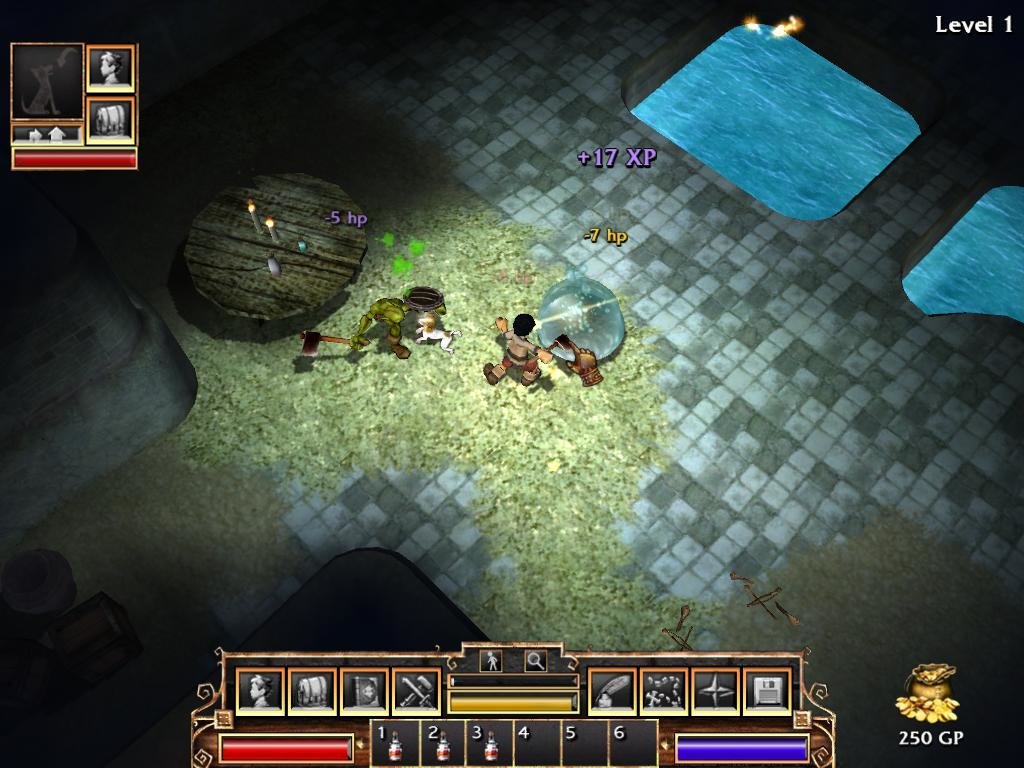Viewport: 1024px width, 768px height.
Task: Click the four-pointed star icon
Action: pos(715,691)
